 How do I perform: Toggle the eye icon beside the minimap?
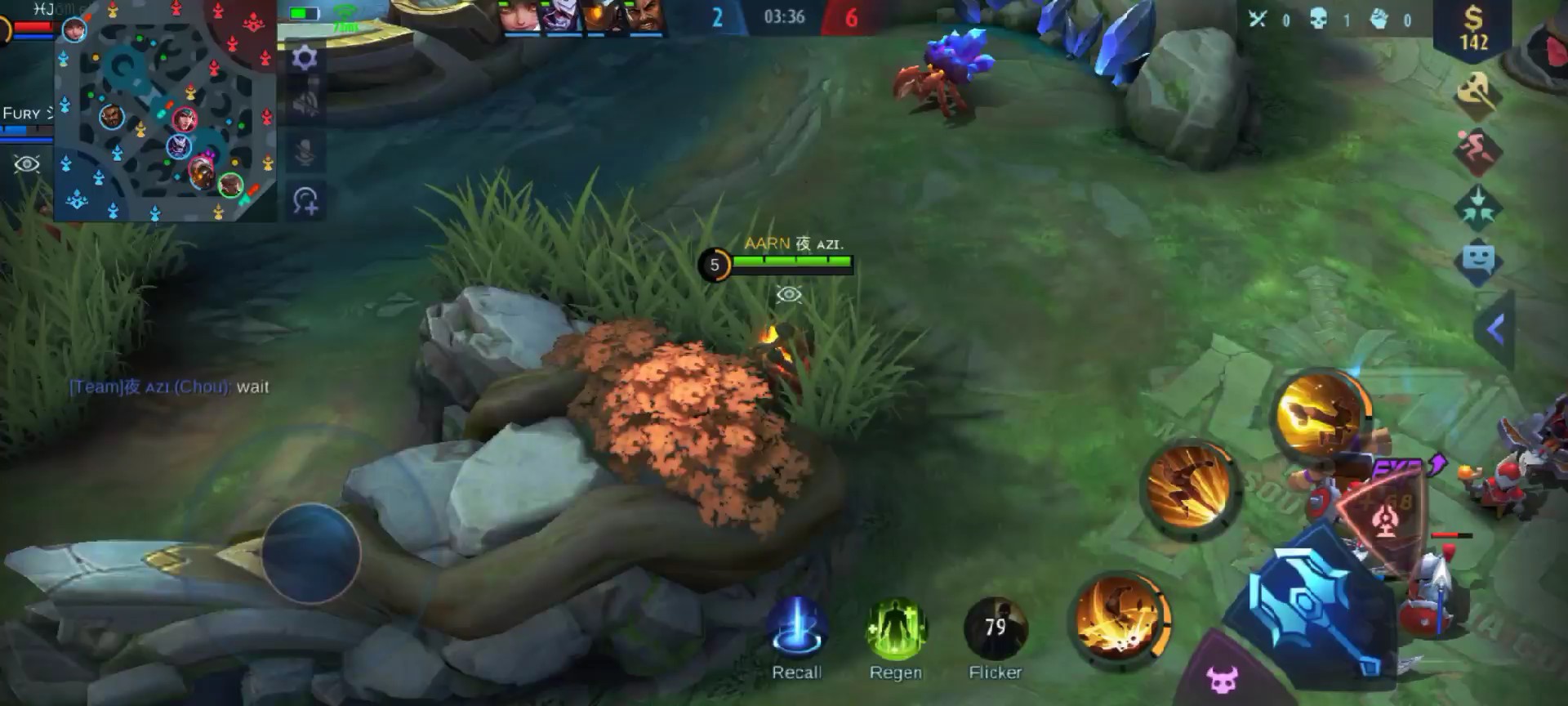[x=26, y=164]
